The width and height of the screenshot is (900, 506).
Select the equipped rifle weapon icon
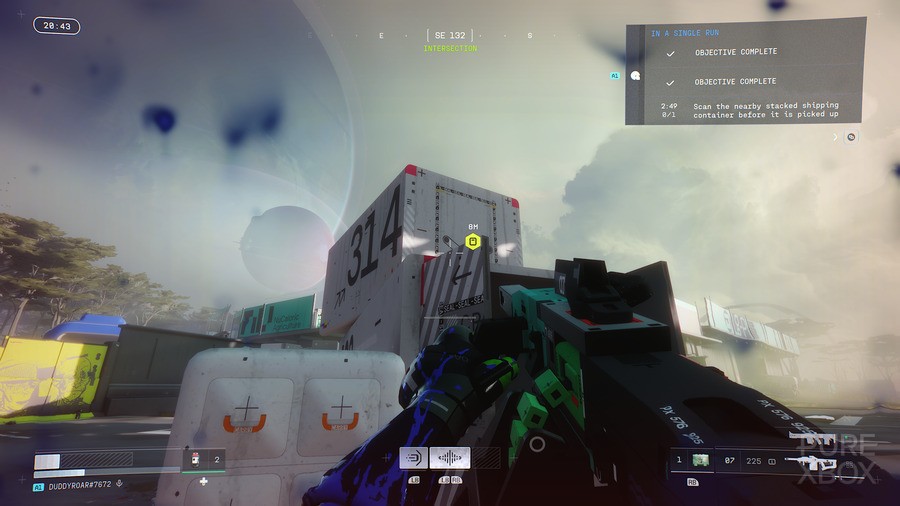[x=809, y=462]
